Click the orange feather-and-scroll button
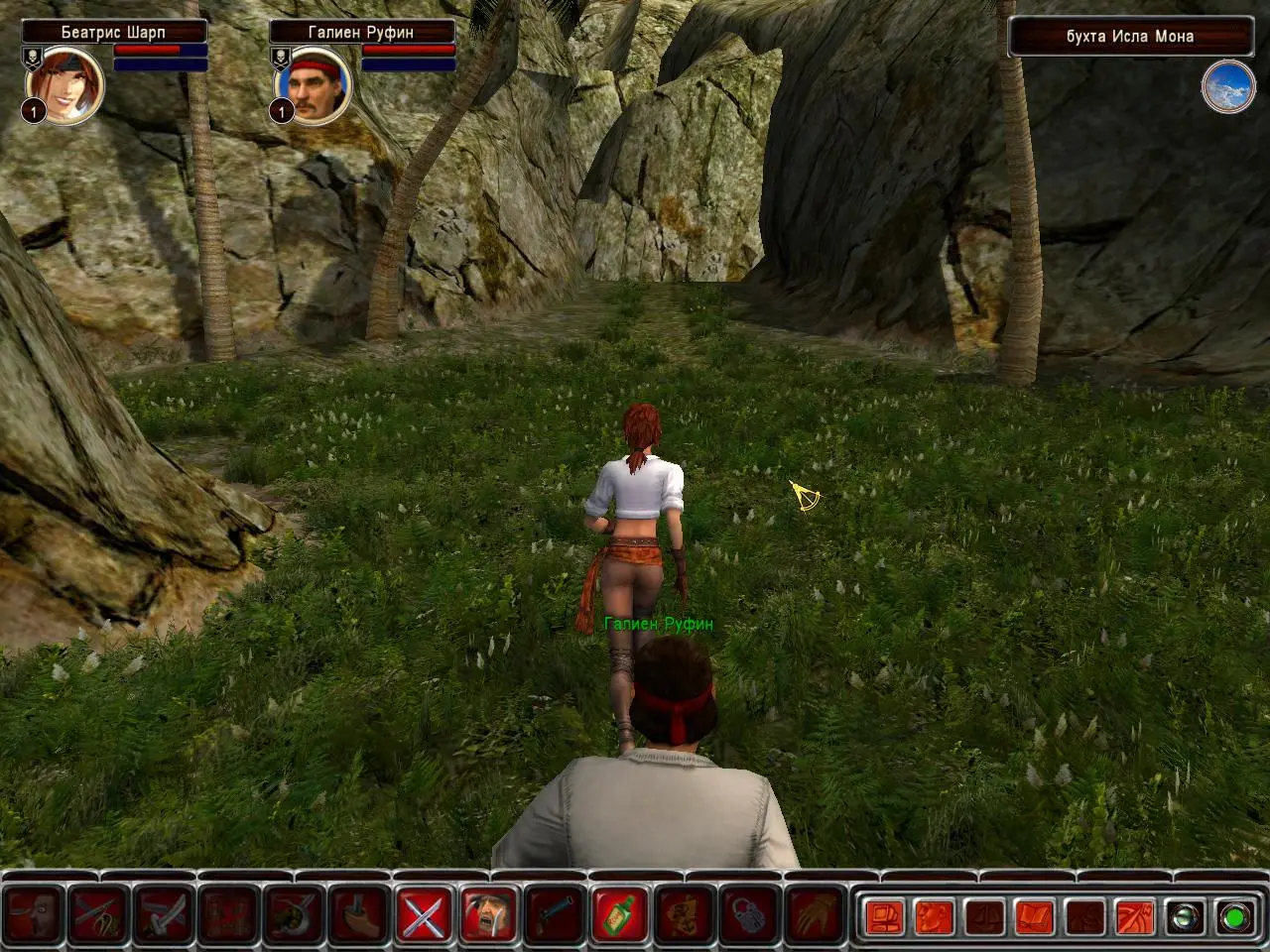The image size is (1270, 952). [x=1135, y=916]
